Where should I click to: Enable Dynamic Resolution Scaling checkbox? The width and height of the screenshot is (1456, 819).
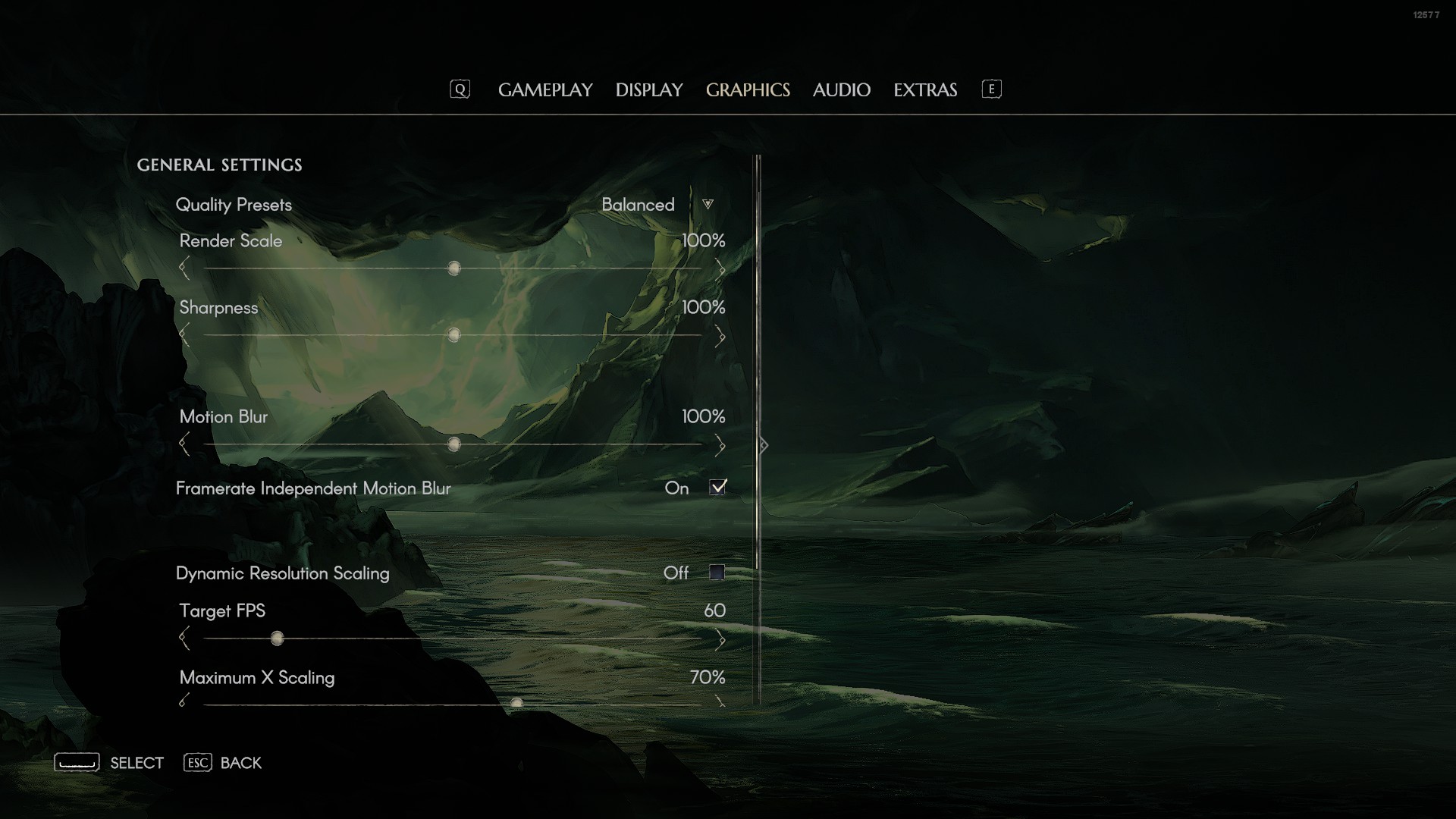717,573
